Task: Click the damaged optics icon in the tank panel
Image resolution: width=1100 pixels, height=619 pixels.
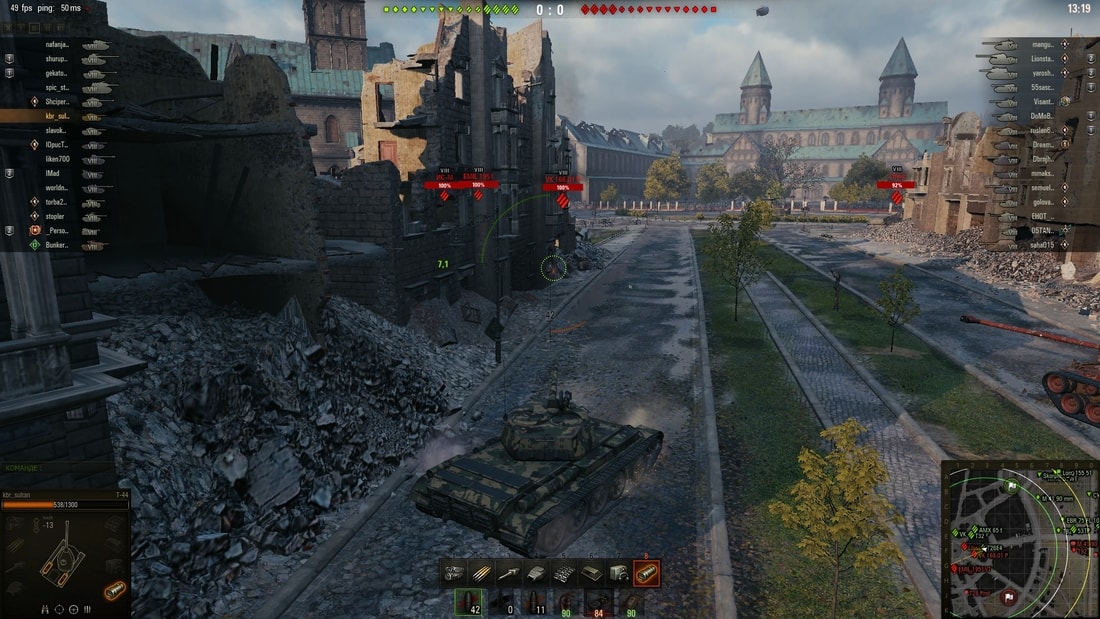Action: [114, 590]
